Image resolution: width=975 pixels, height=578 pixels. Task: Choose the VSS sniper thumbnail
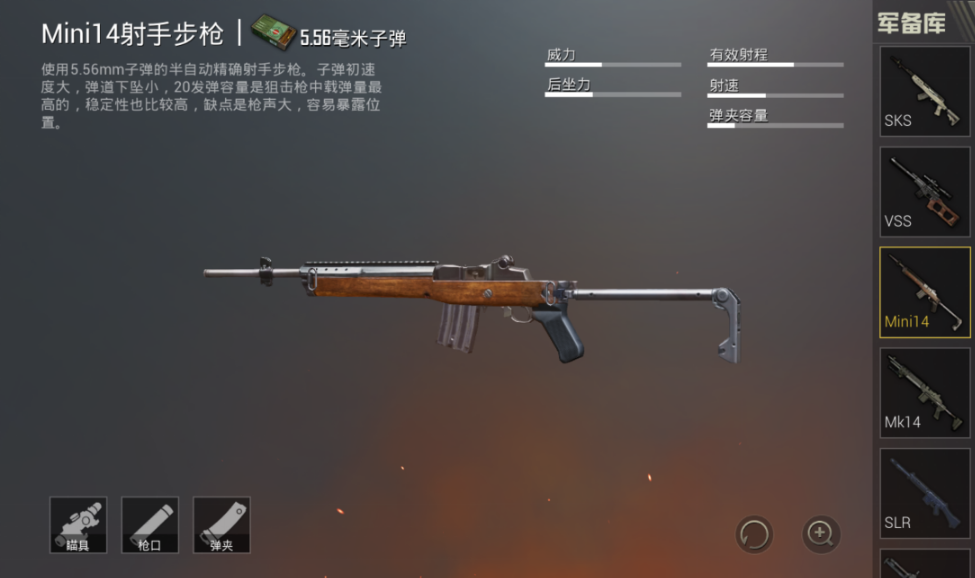[924, 192]
